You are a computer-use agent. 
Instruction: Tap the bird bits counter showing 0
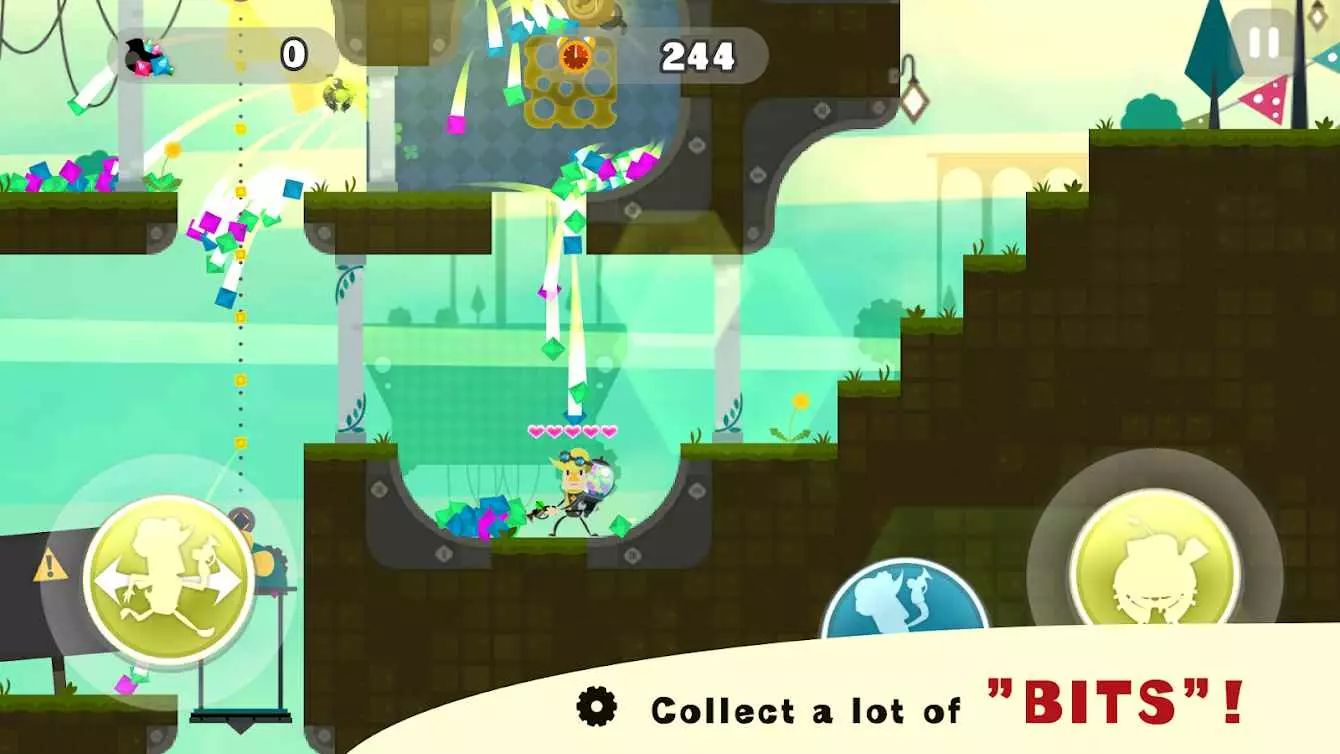[240, 55]
